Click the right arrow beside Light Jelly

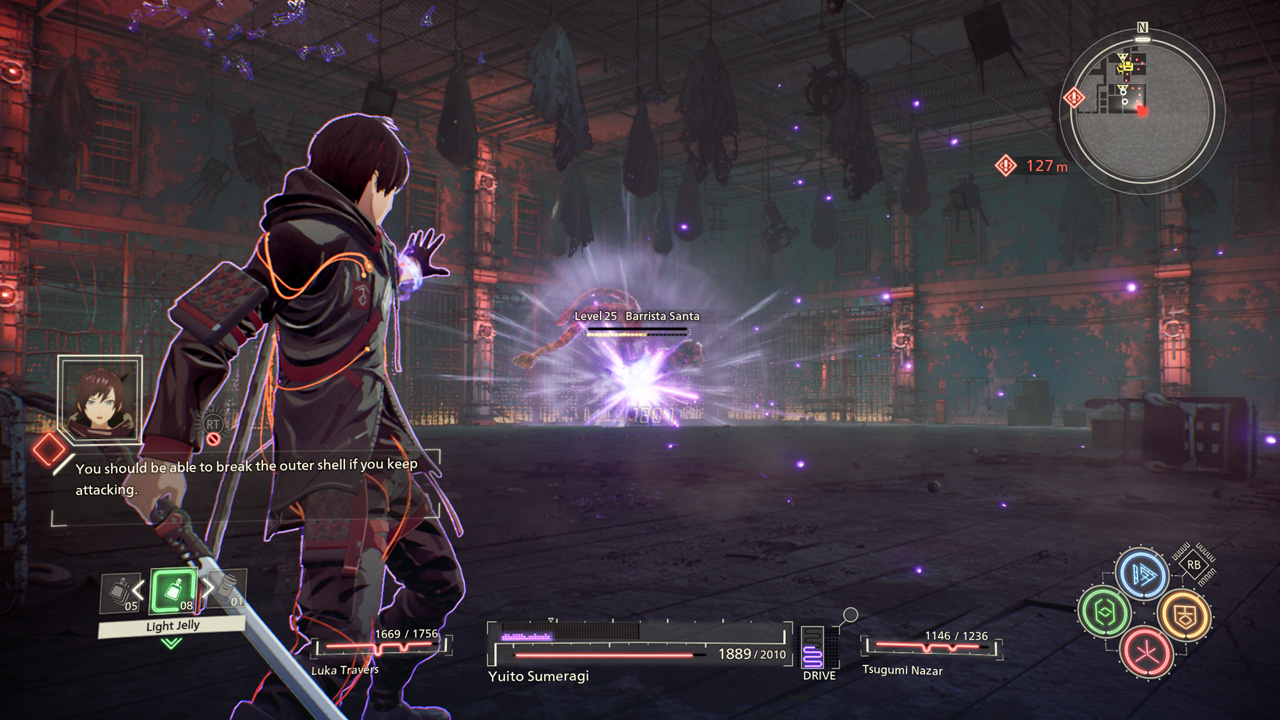(205, 590)
